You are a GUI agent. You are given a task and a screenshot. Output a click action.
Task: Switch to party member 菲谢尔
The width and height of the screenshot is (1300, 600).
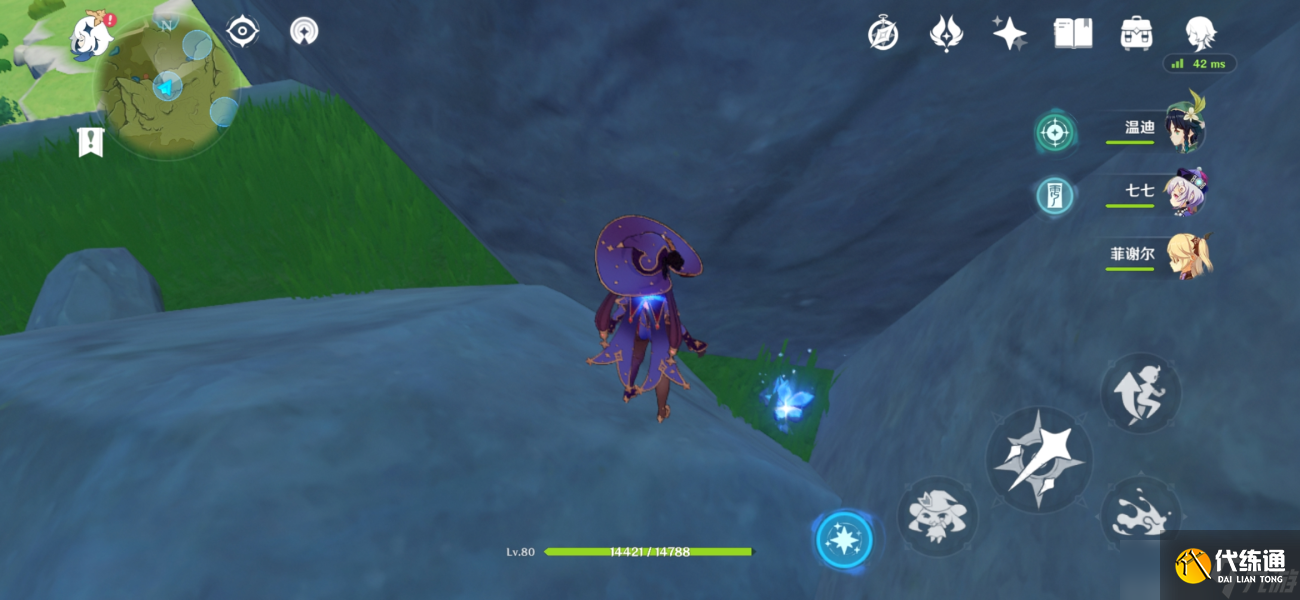pyautogui.click(x=1160, y=255)
